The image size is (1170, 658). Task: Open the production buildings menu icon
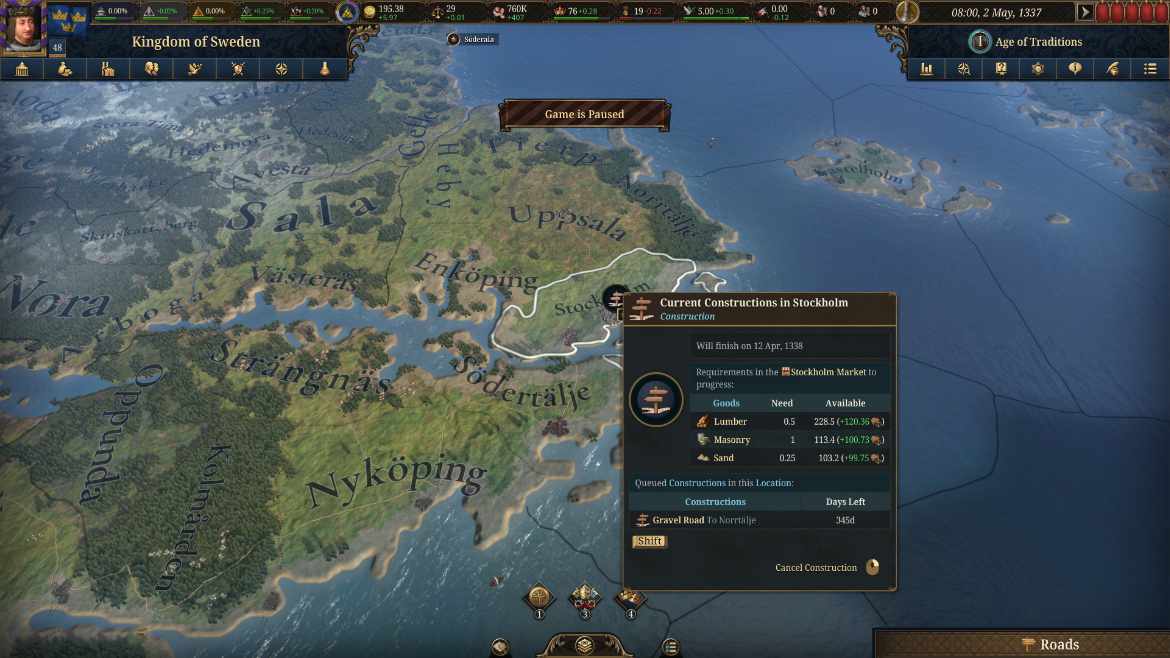coord(108,69)
